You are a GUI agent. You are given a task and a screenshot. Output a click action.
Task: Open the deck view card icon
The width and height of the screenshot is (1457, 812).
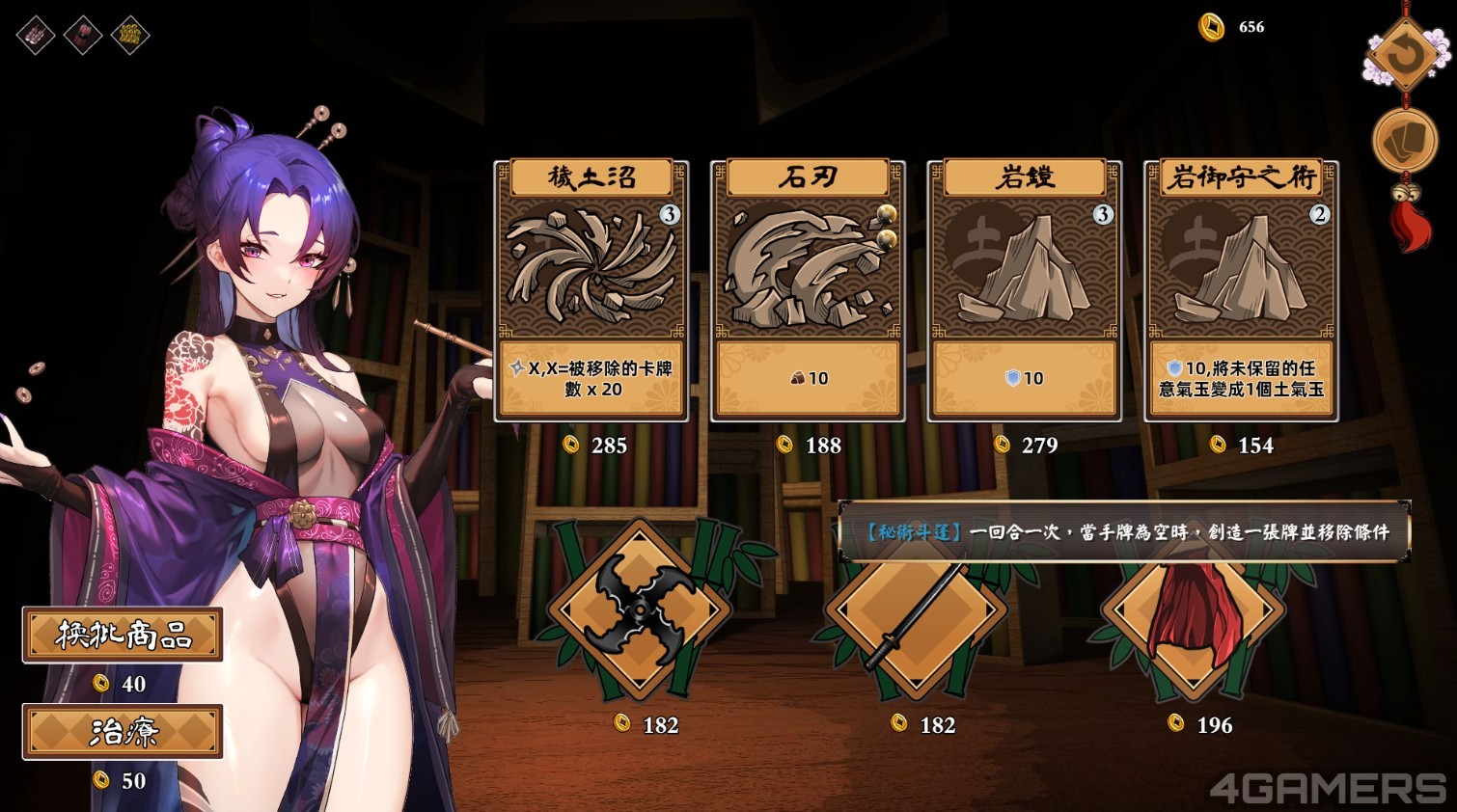1404,142
